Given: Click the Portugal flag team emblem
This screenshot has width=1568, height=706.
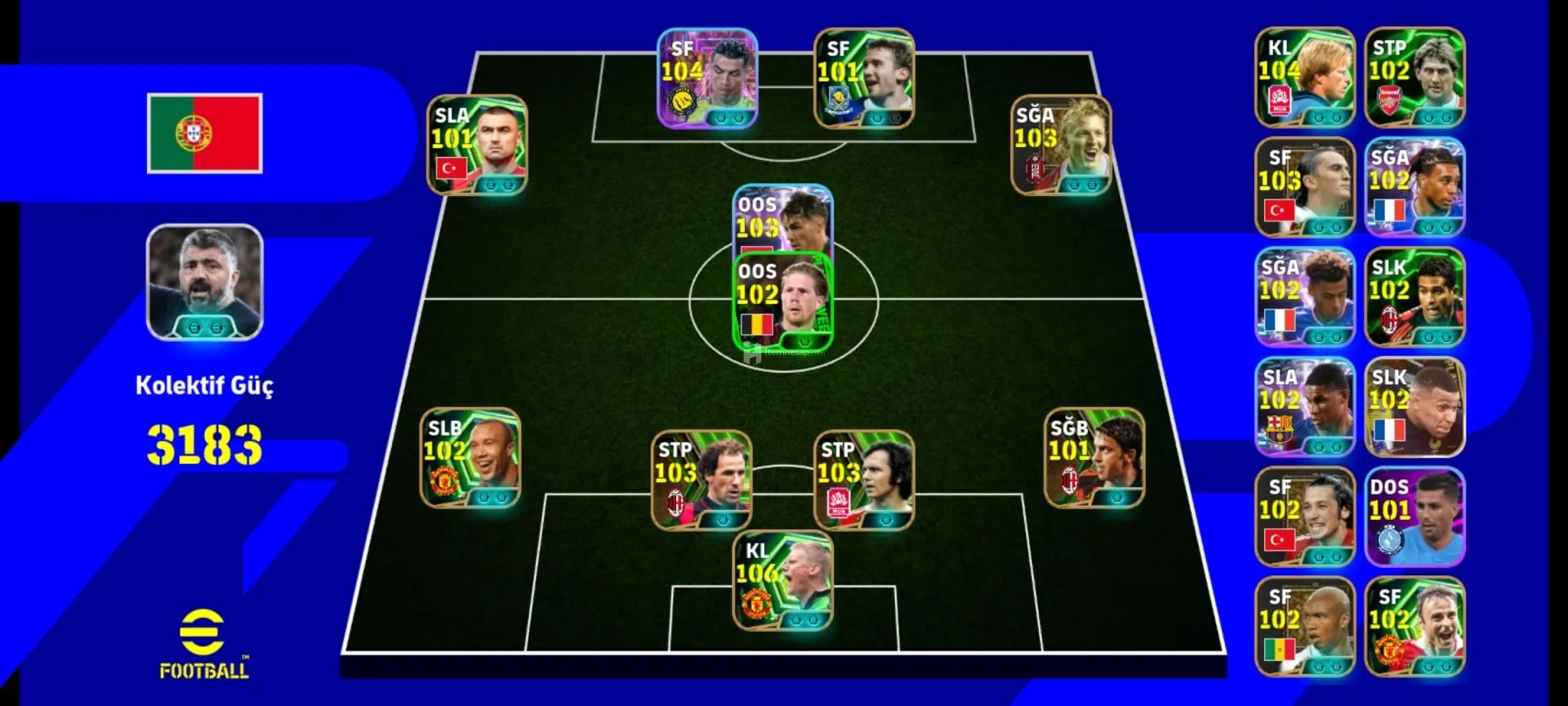Looking at the screenshot, I should 205,133.
